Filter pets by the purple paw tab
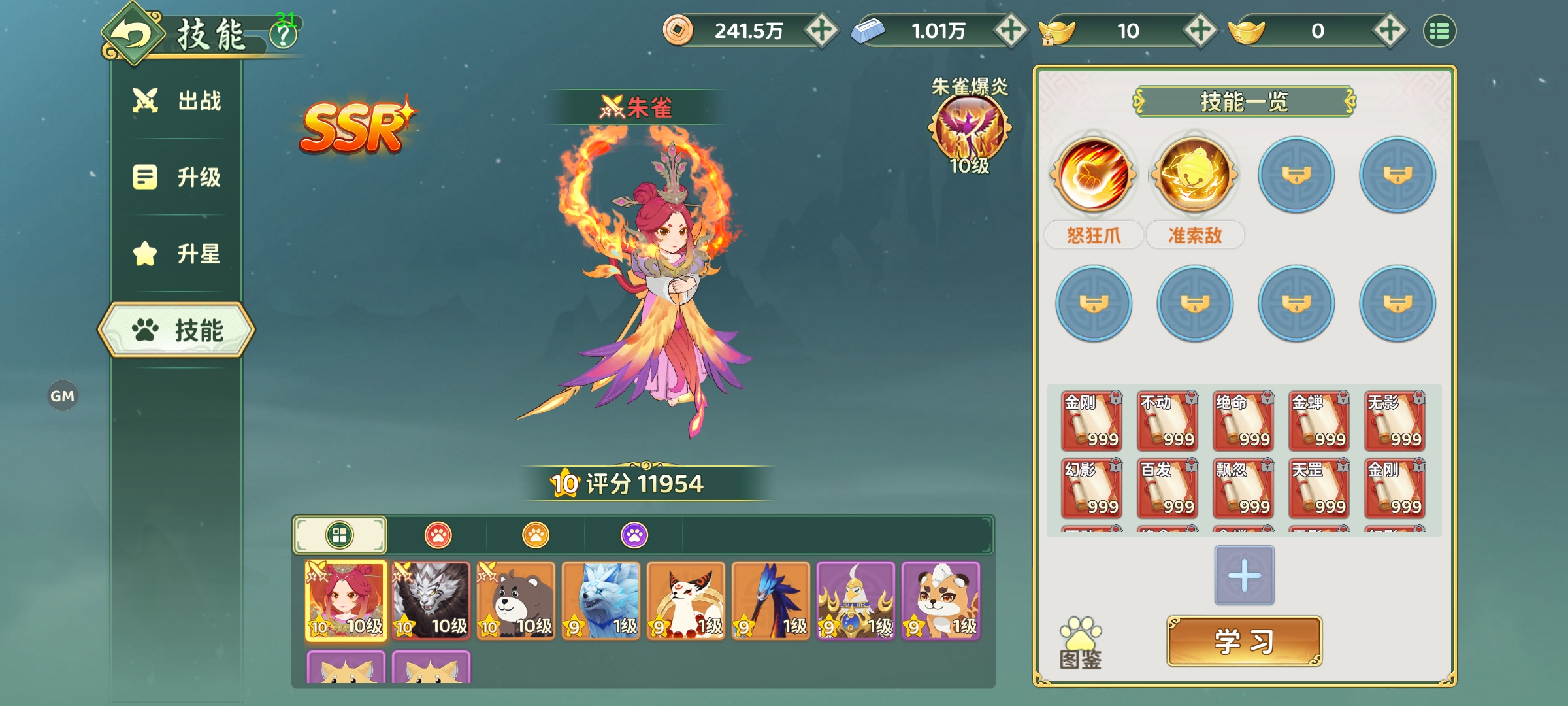Image resolution: width=1568 pixels, height=706 pixels. [x=634, y=535]
